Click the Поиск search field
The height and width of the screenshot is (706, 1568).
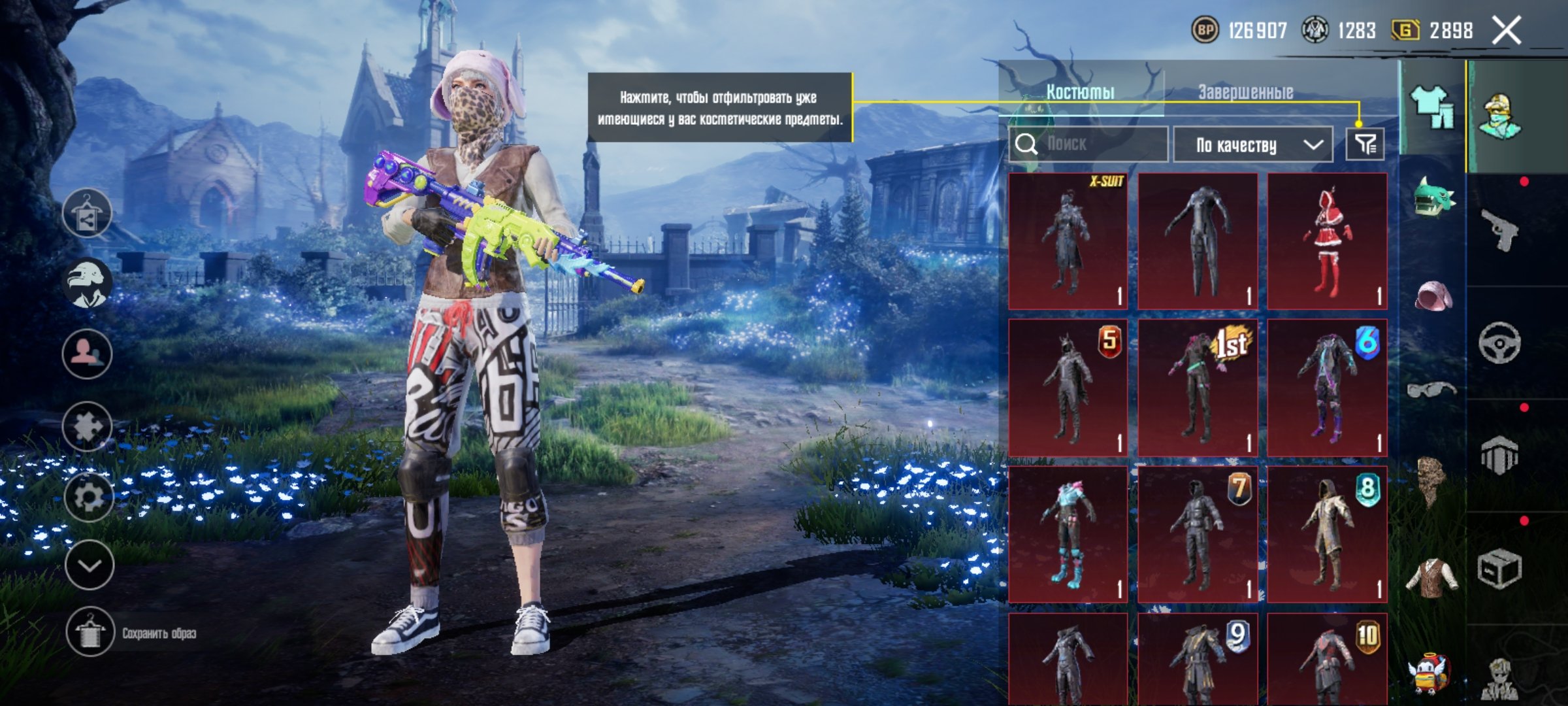(1088, 144)
